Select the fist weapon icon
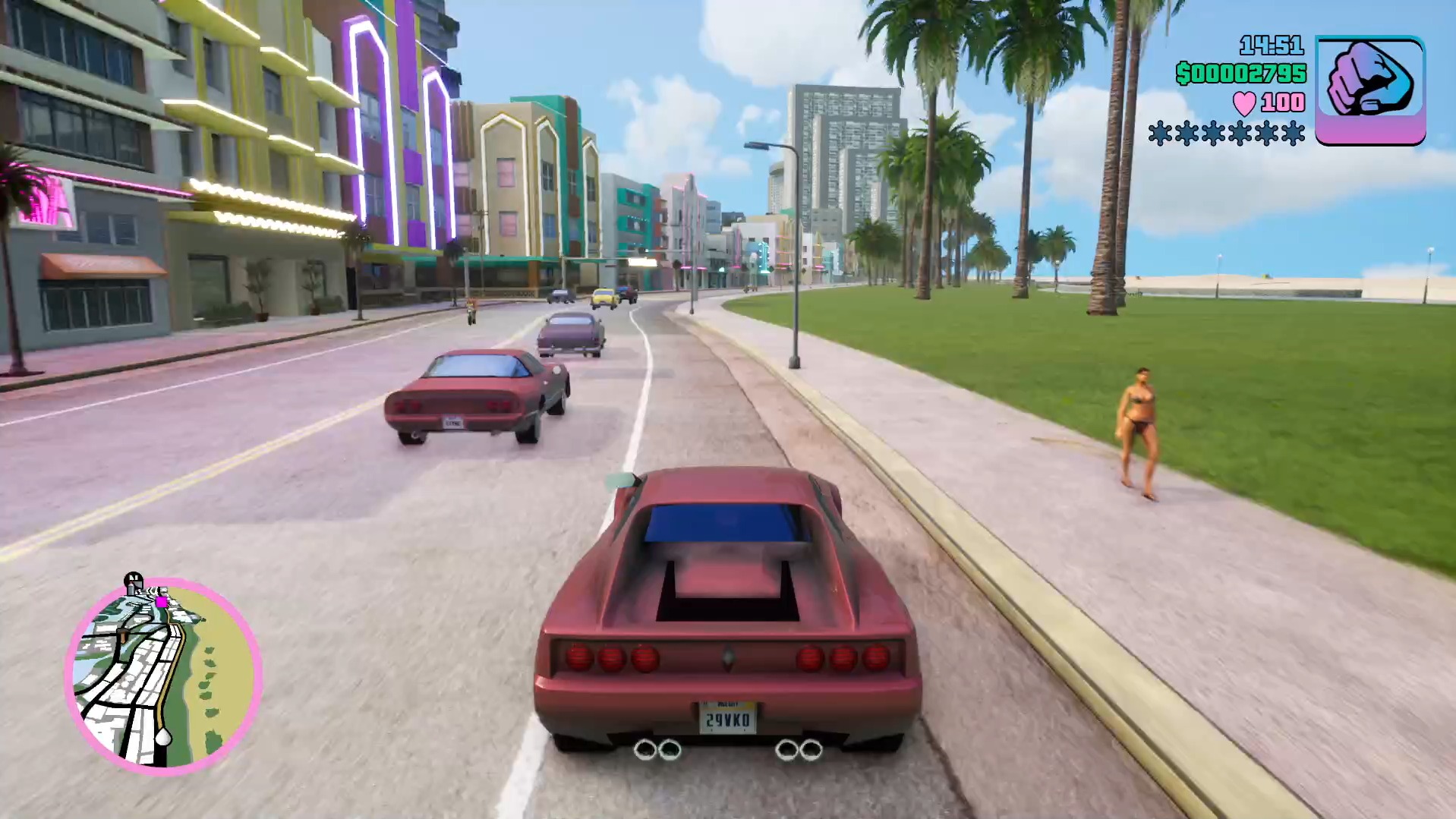Image resolution: width=1456 pixels, height=819 pixels. (1369, 90)
